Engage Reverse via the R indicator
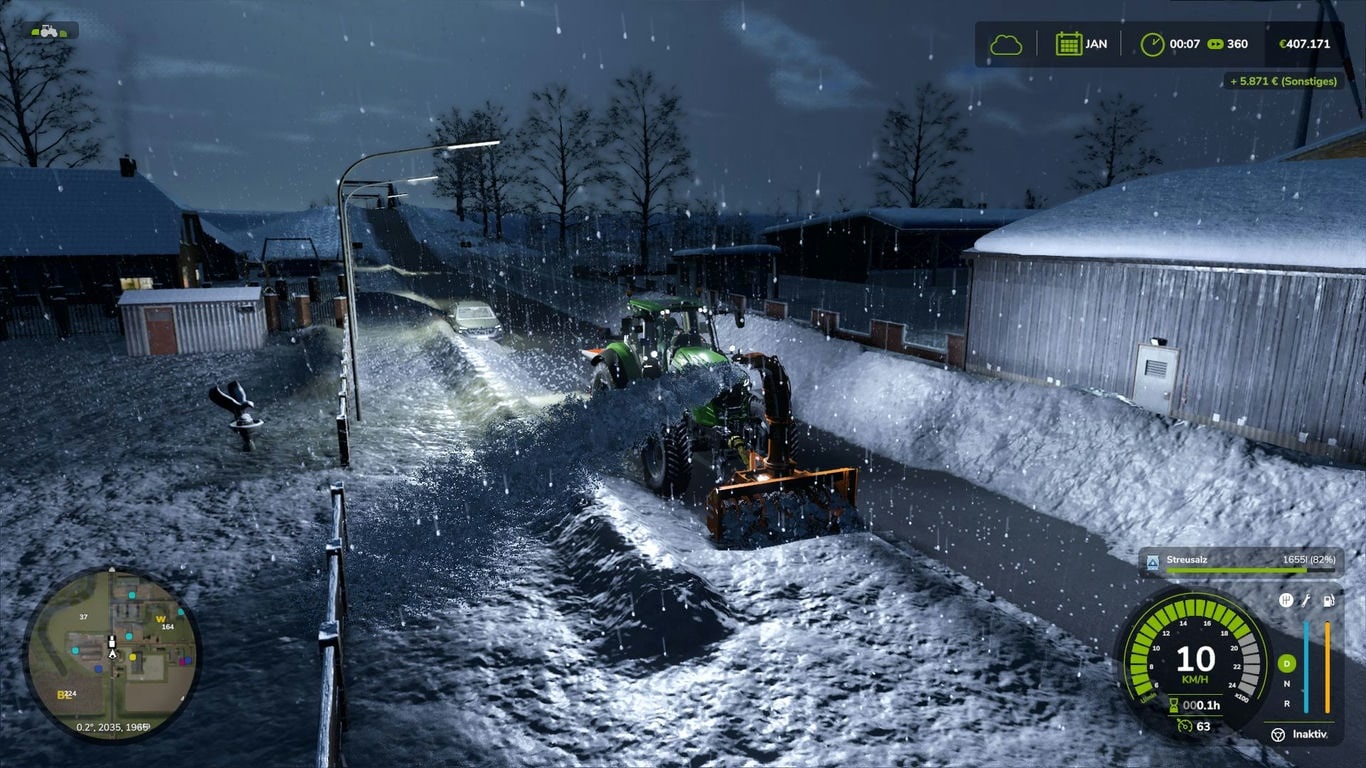The height and width of the screenshot is (768, 1366). (x=1287, y=705)
